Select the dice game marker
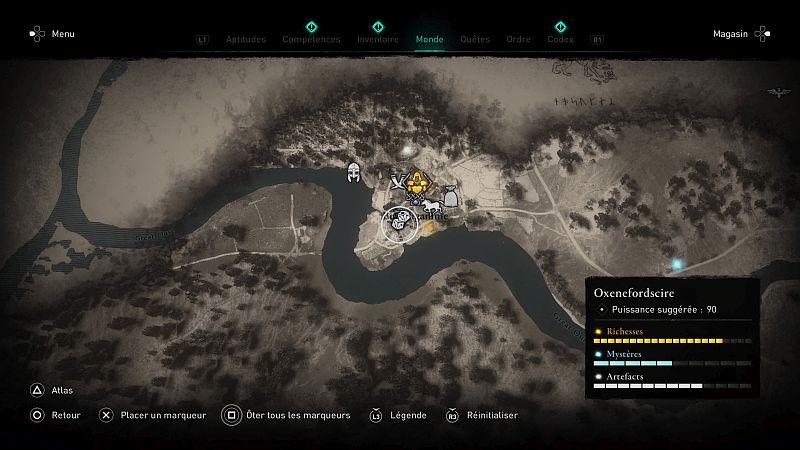Viewport: 800px width, 450px height. 398,219
